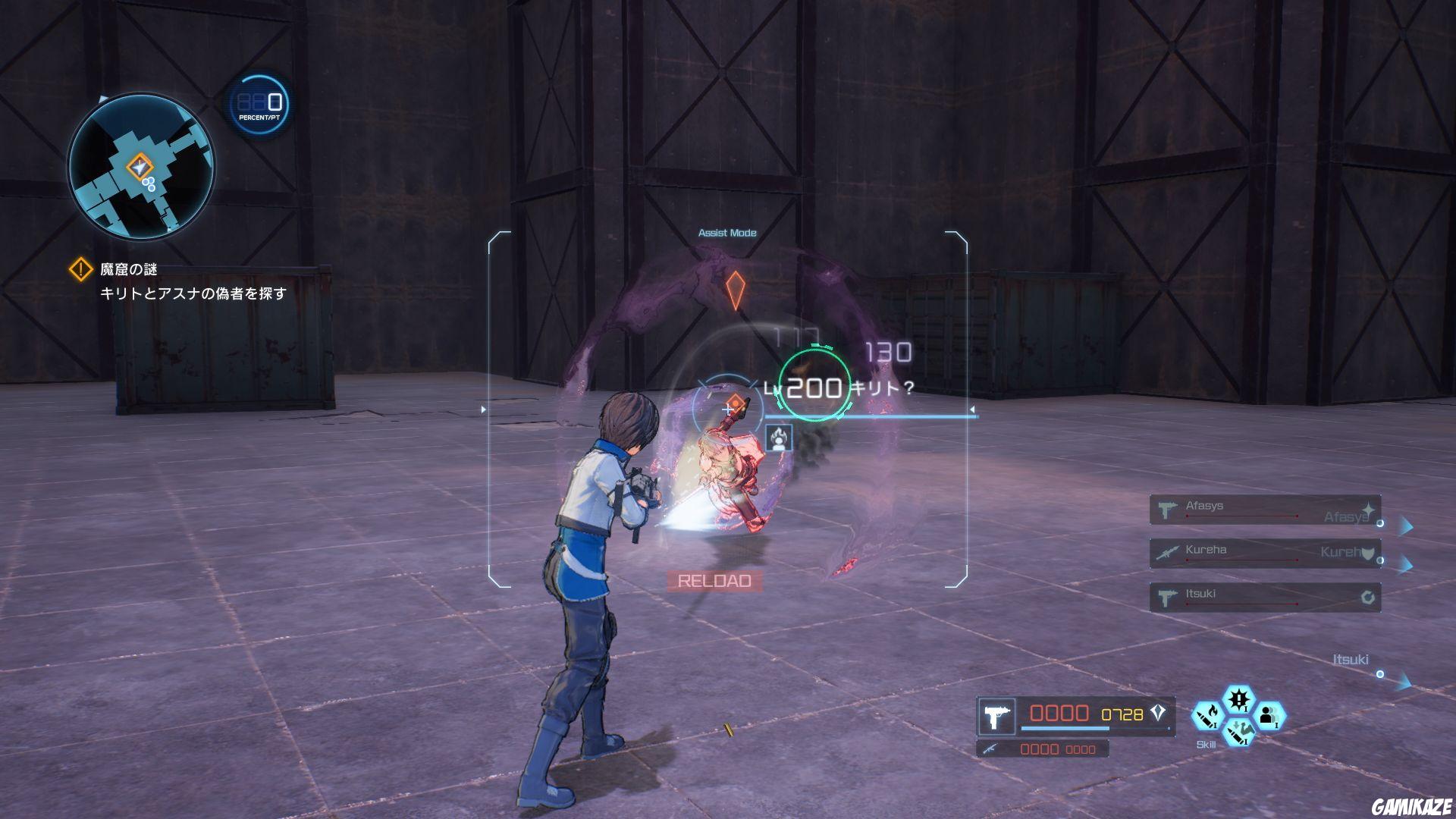Click the sparkle icon on Afasys's bar

click(x=1367, y=509)
